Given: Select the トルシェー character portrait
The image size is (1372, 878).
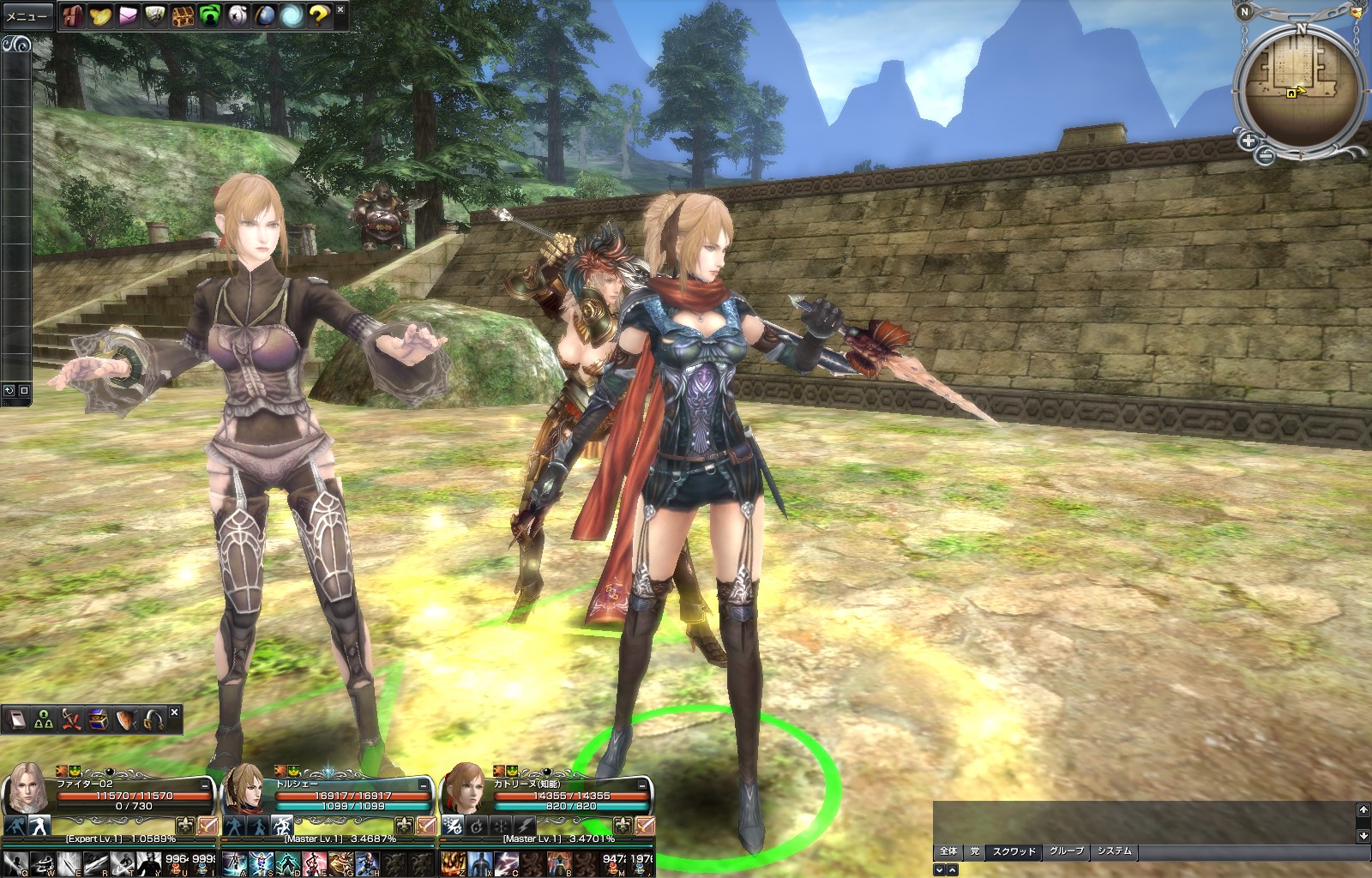Looking at the screenshot, I should [x=244, y=787].
